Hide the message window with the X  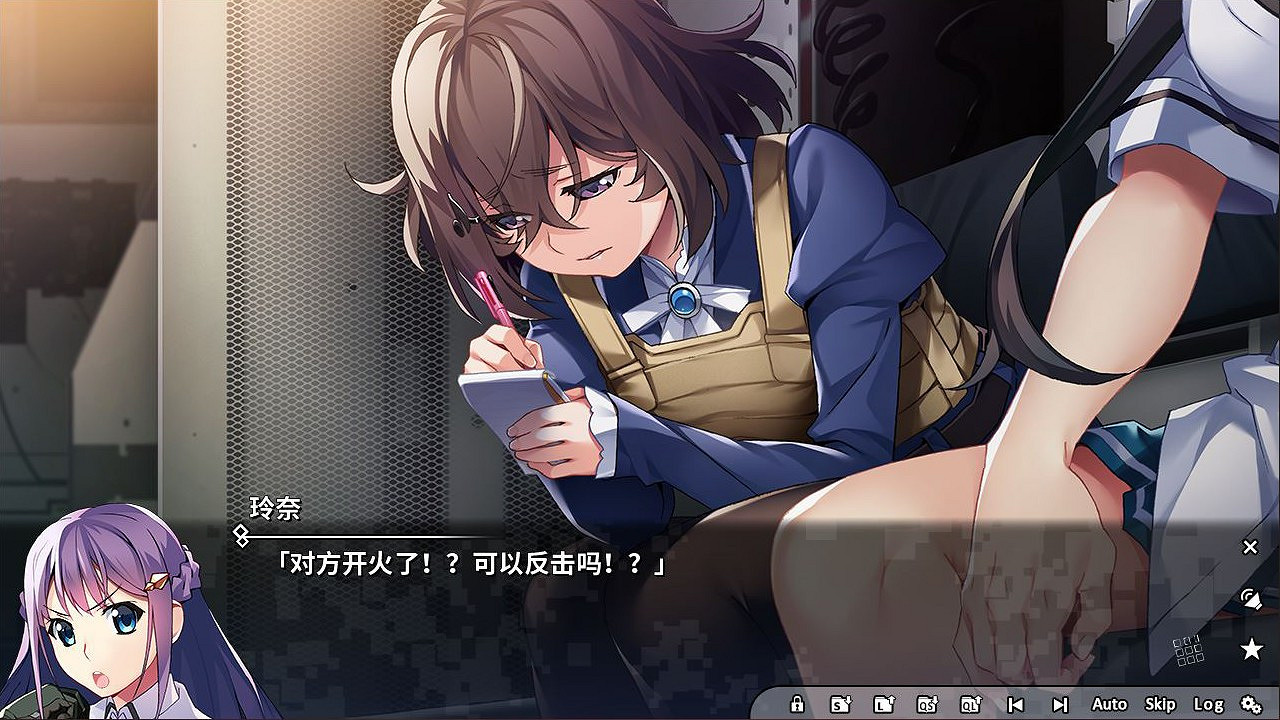1250,546
